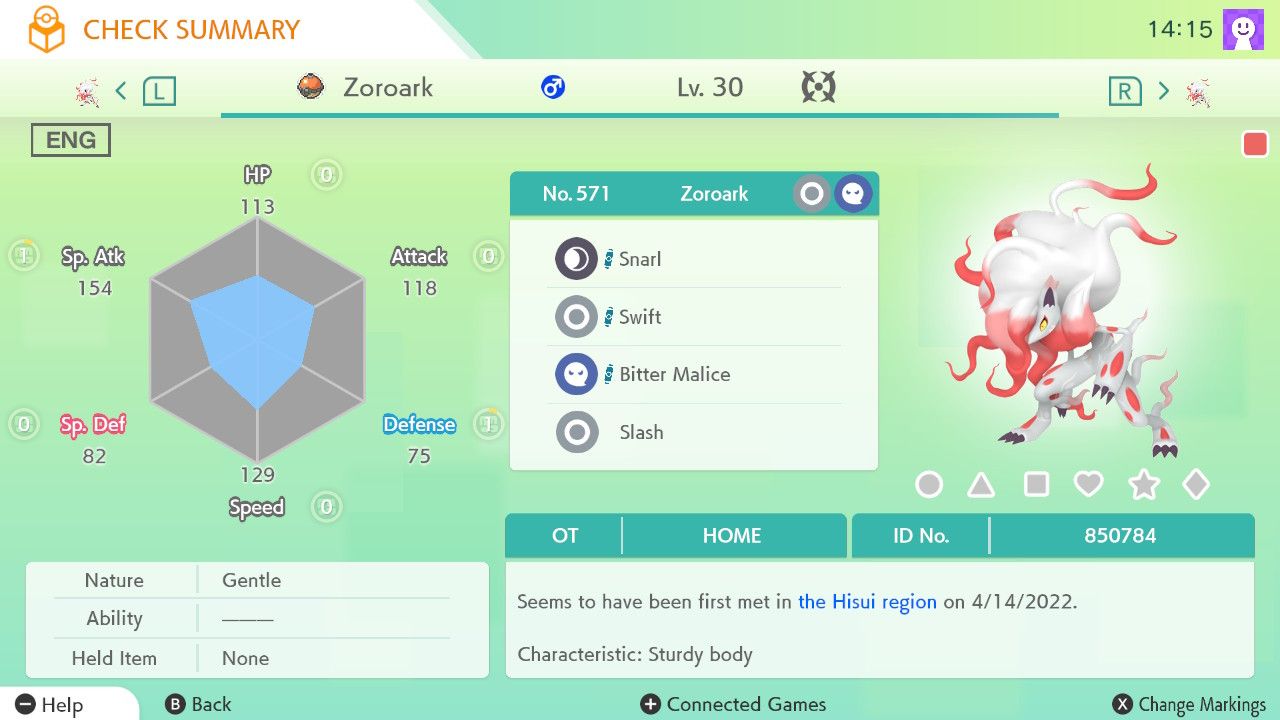Click the profile avatar icon beside the clock
The image size is (1280, 720).
click(x=1241, y=28)
